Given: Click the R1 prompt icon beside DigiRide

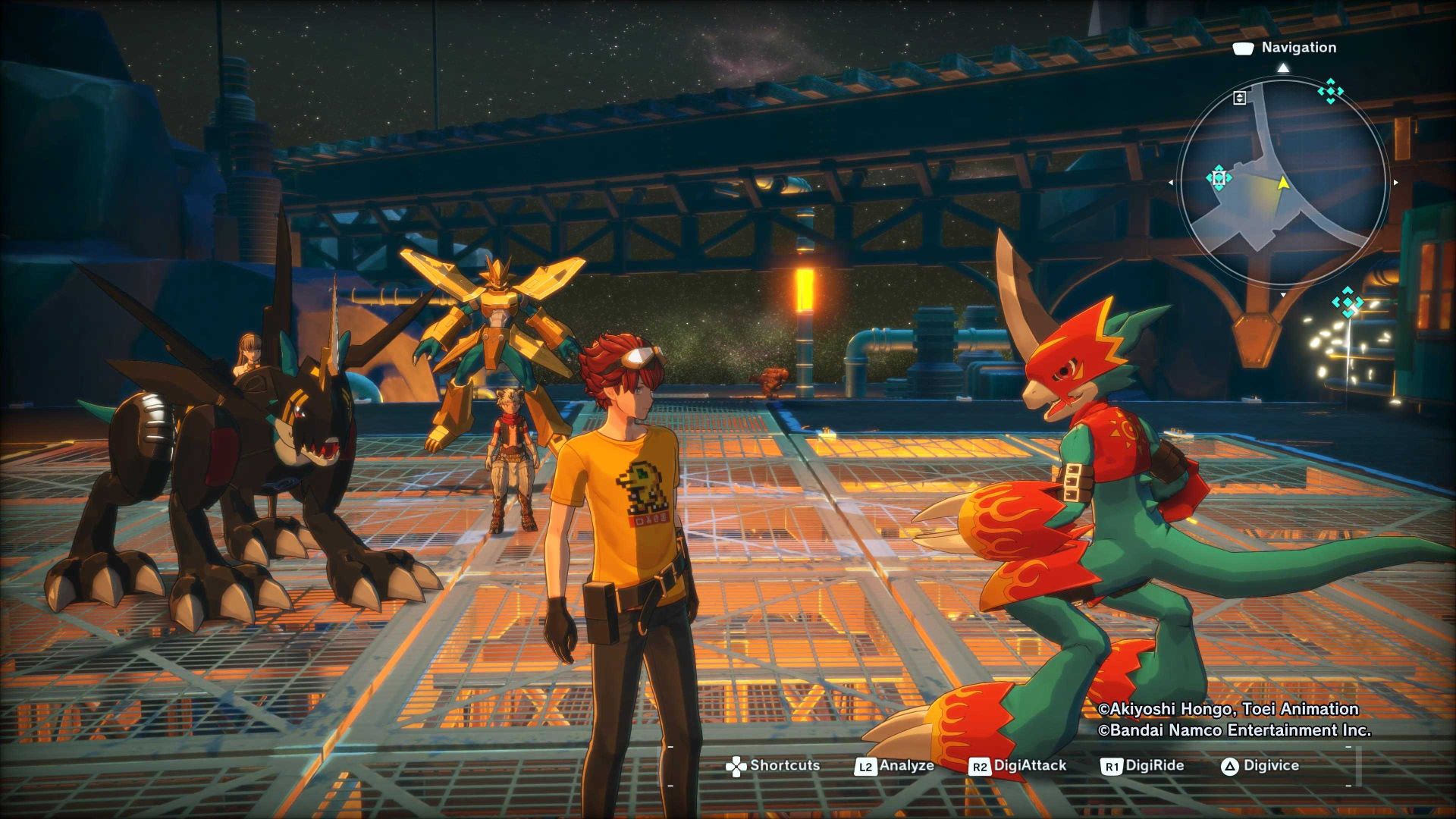Looking at the screenshot, I should point(1112,767).
